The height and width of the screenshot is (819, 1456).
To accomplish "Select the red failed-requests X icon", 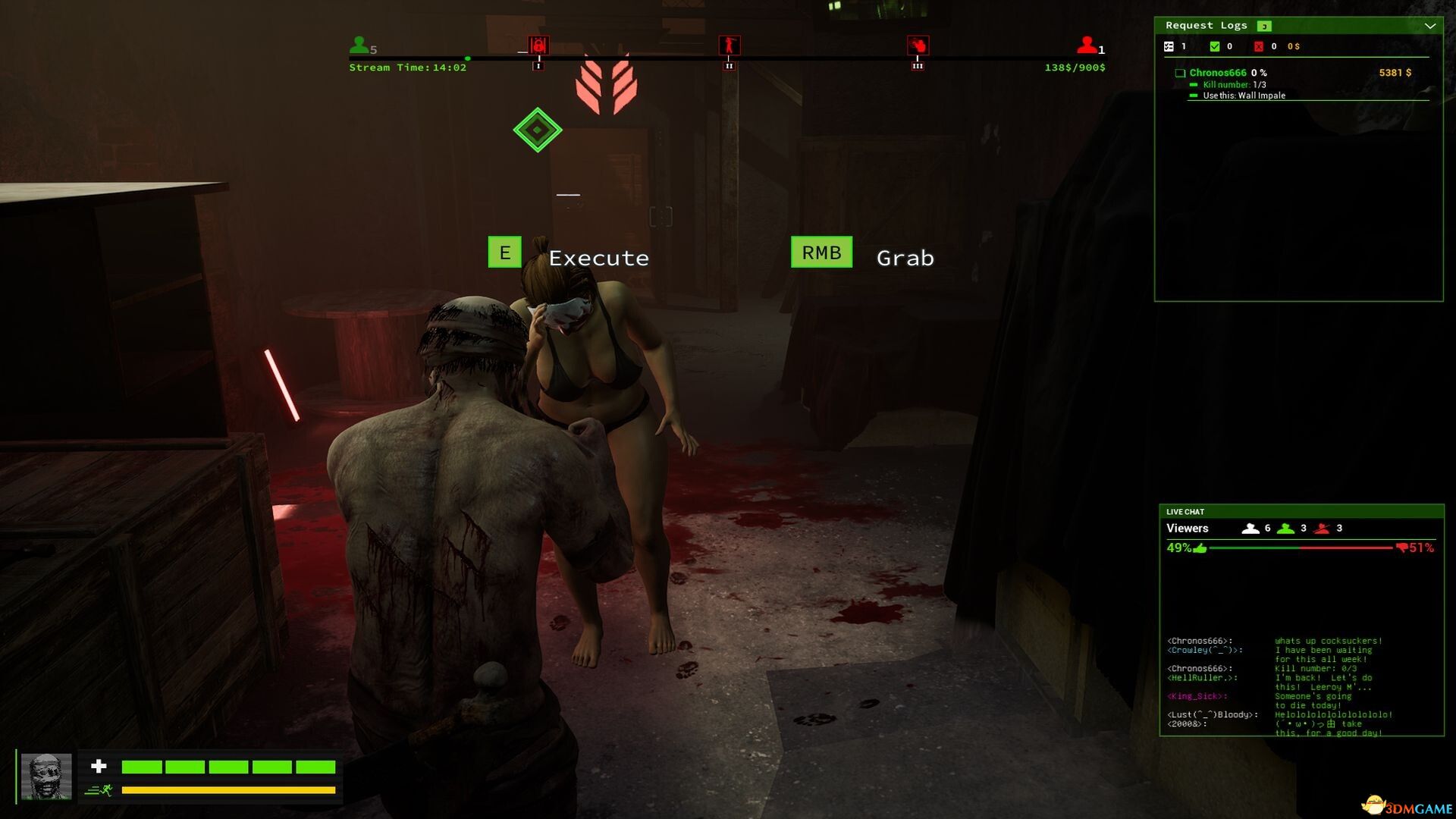I will point(1259,47).
